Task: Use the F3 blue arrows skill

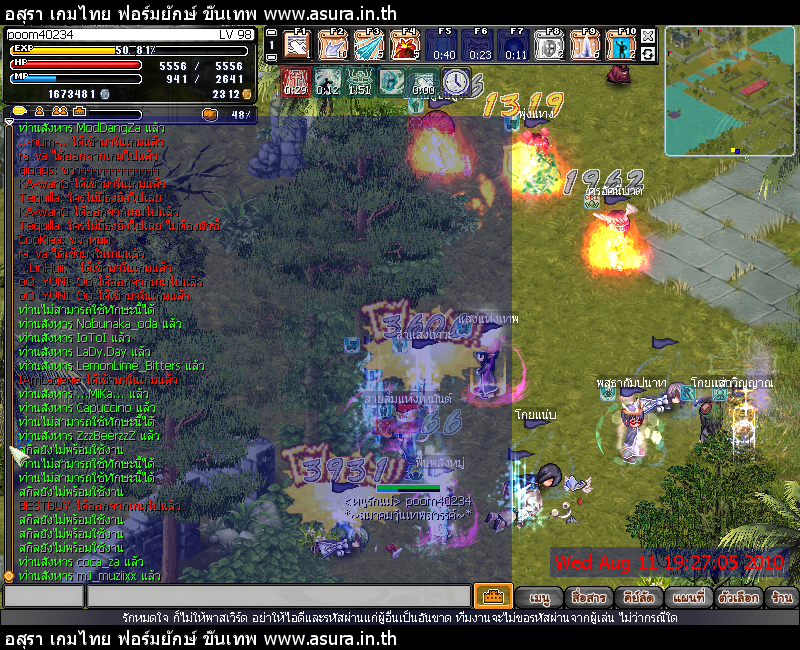Action: 369,45
